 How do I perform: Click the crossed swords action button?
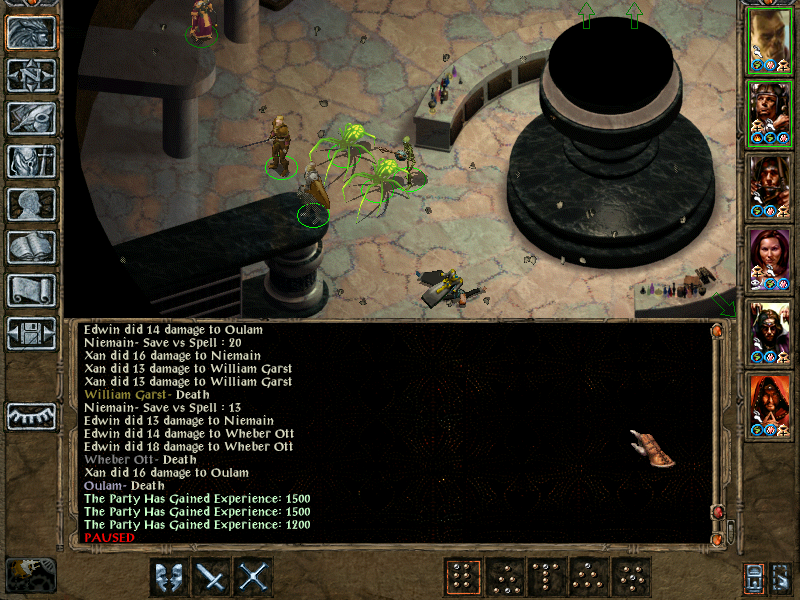pyautogui.click(x=255, y=577)
